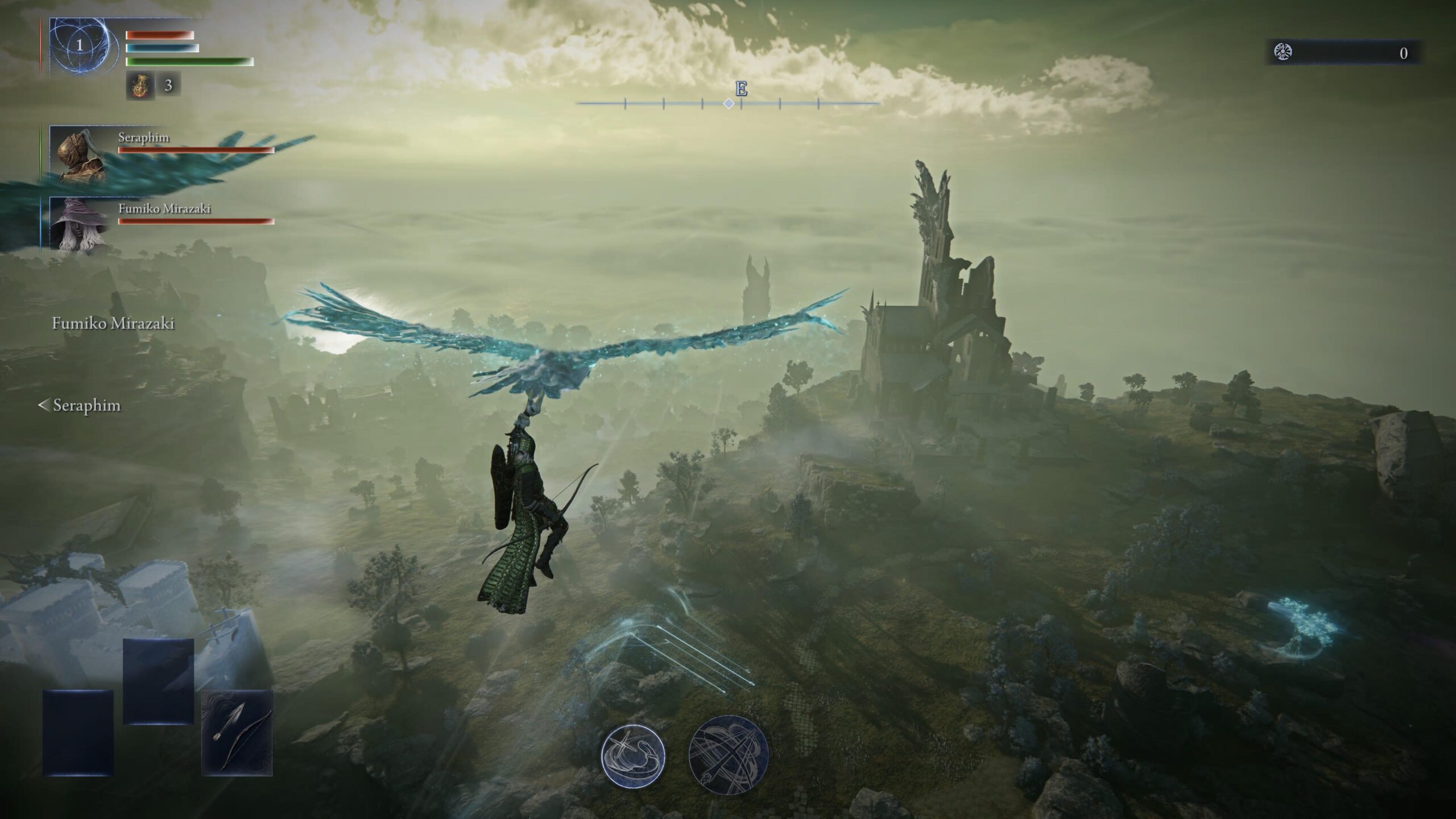1456x819 pixels.
Task: Activate the character skill round icon
Action: point(633,756)
